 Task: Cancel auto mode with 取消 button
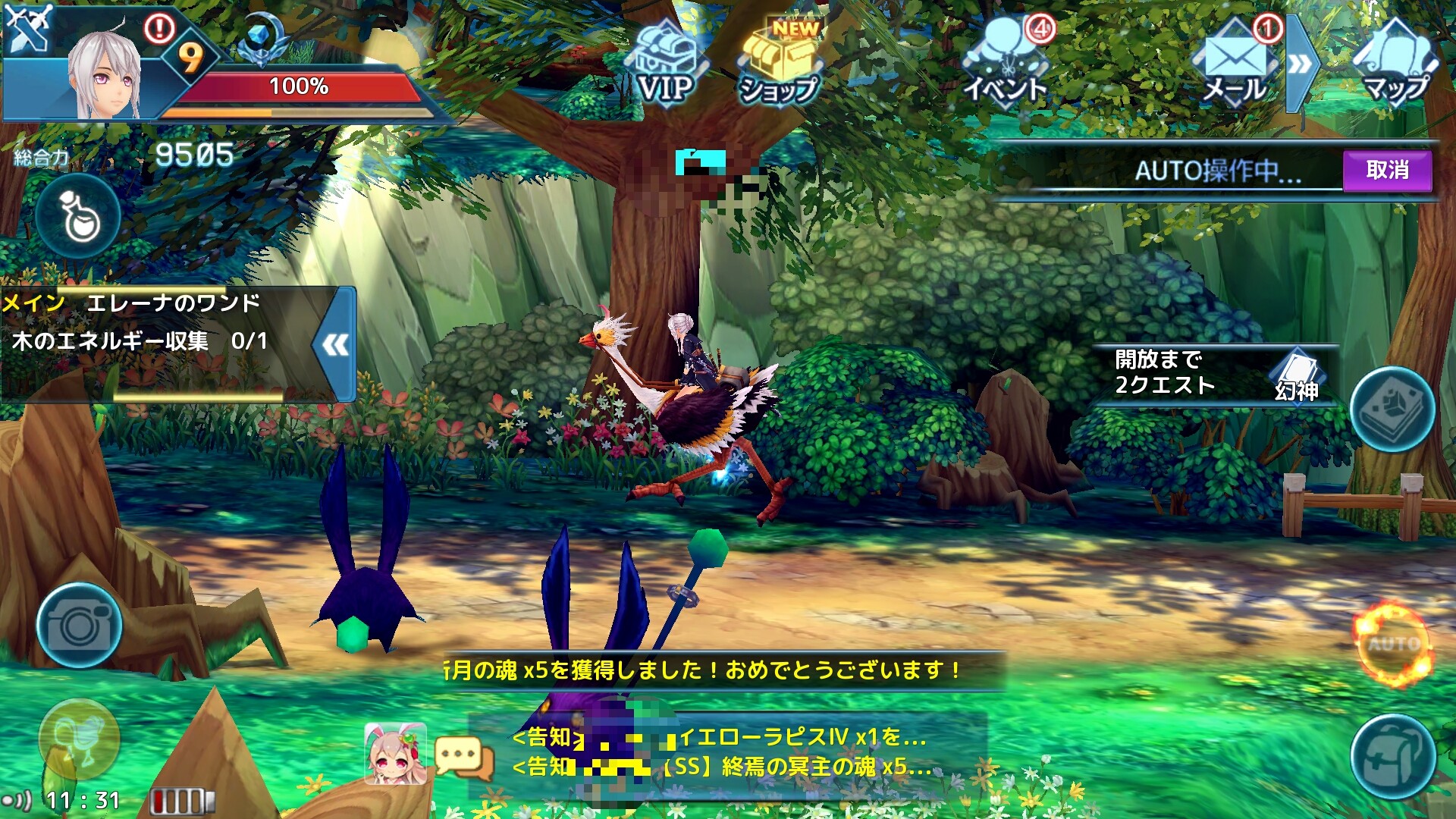pos(1387,171)
